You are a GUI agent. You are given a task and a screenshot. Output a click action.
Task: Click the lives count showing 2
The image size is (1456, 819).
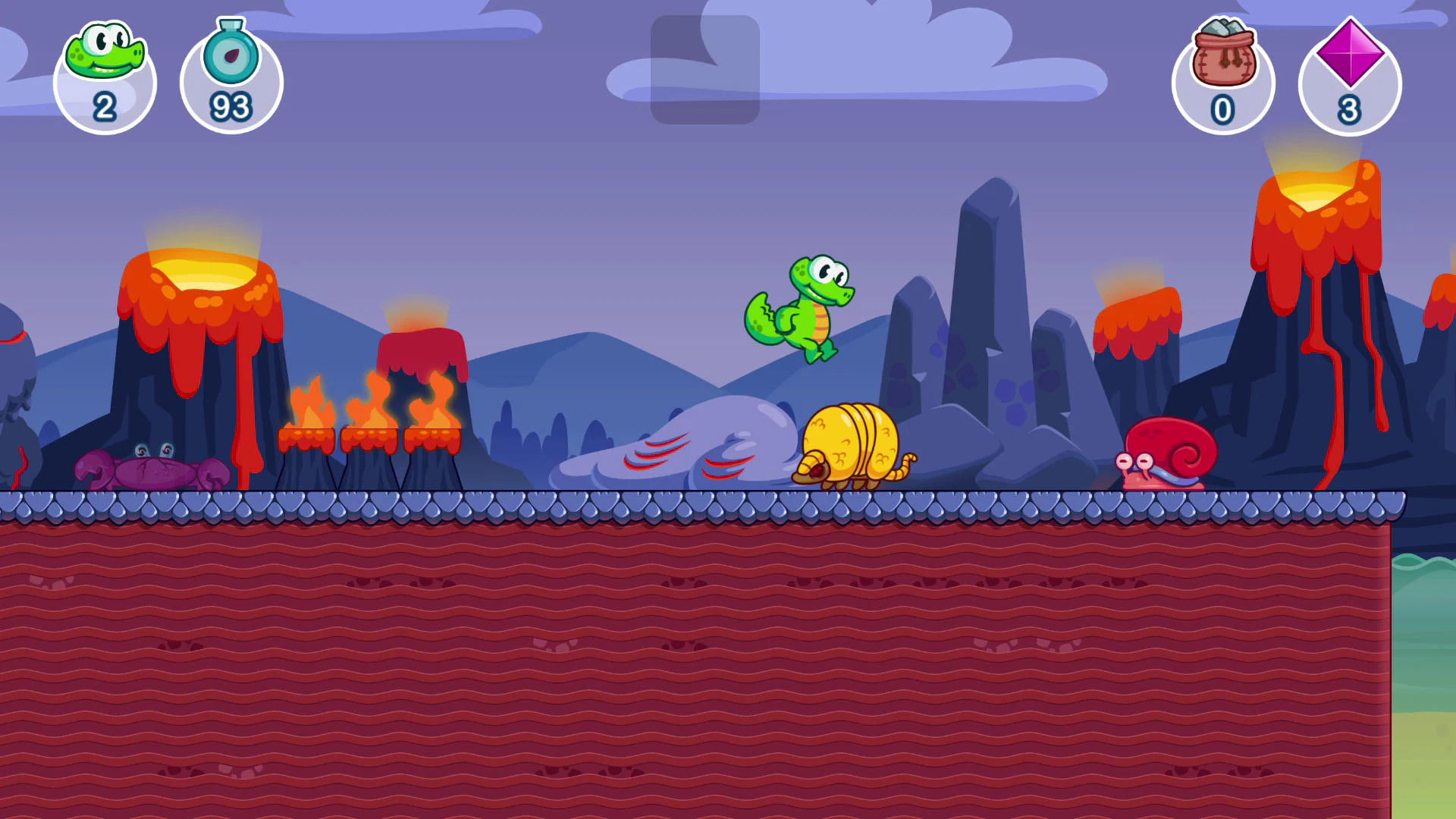pyautogui.click(x=105, y=106)
